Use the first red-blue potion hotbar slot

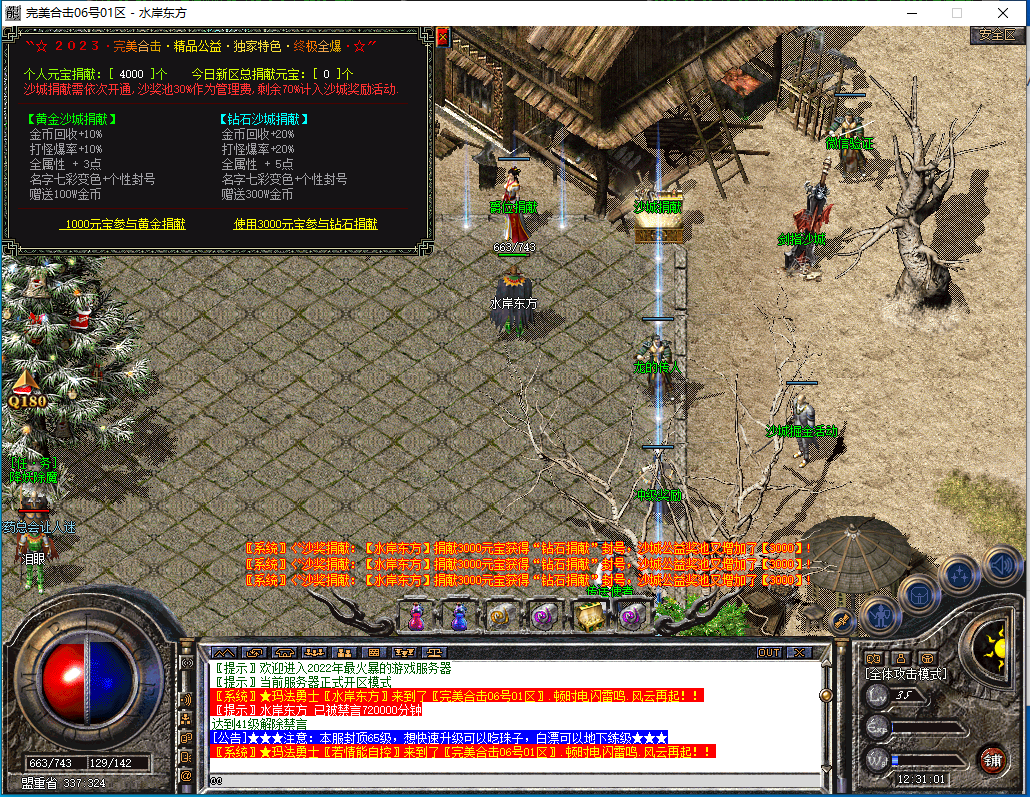tap(416, 616)
